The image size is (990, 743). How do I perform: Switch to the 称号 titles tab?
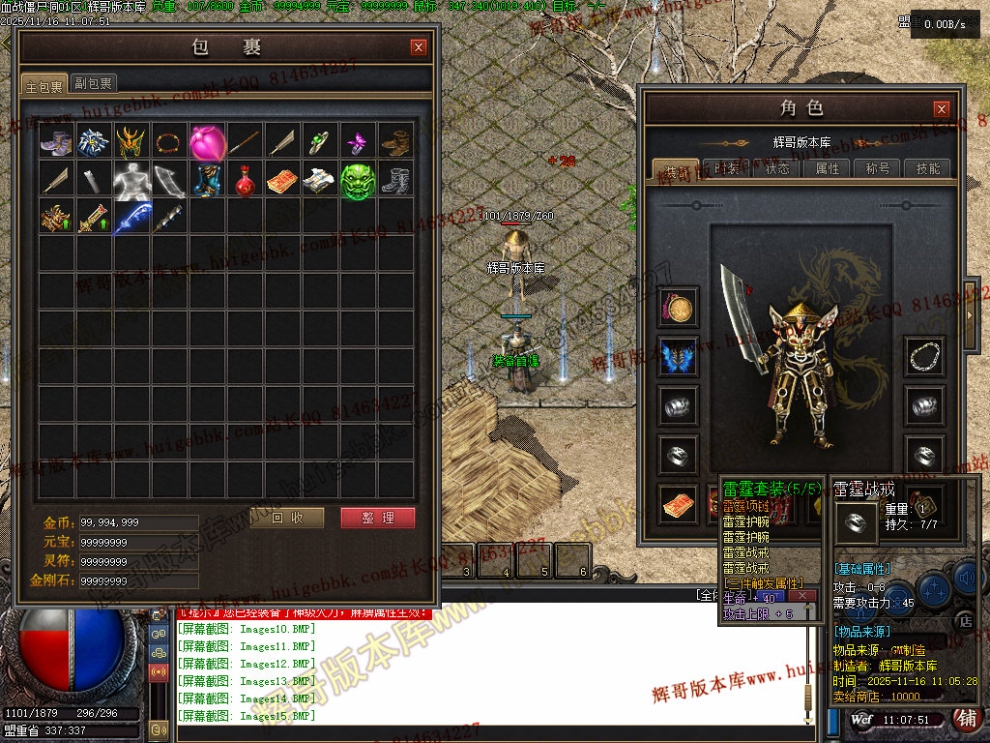click(x=878, y=169)
